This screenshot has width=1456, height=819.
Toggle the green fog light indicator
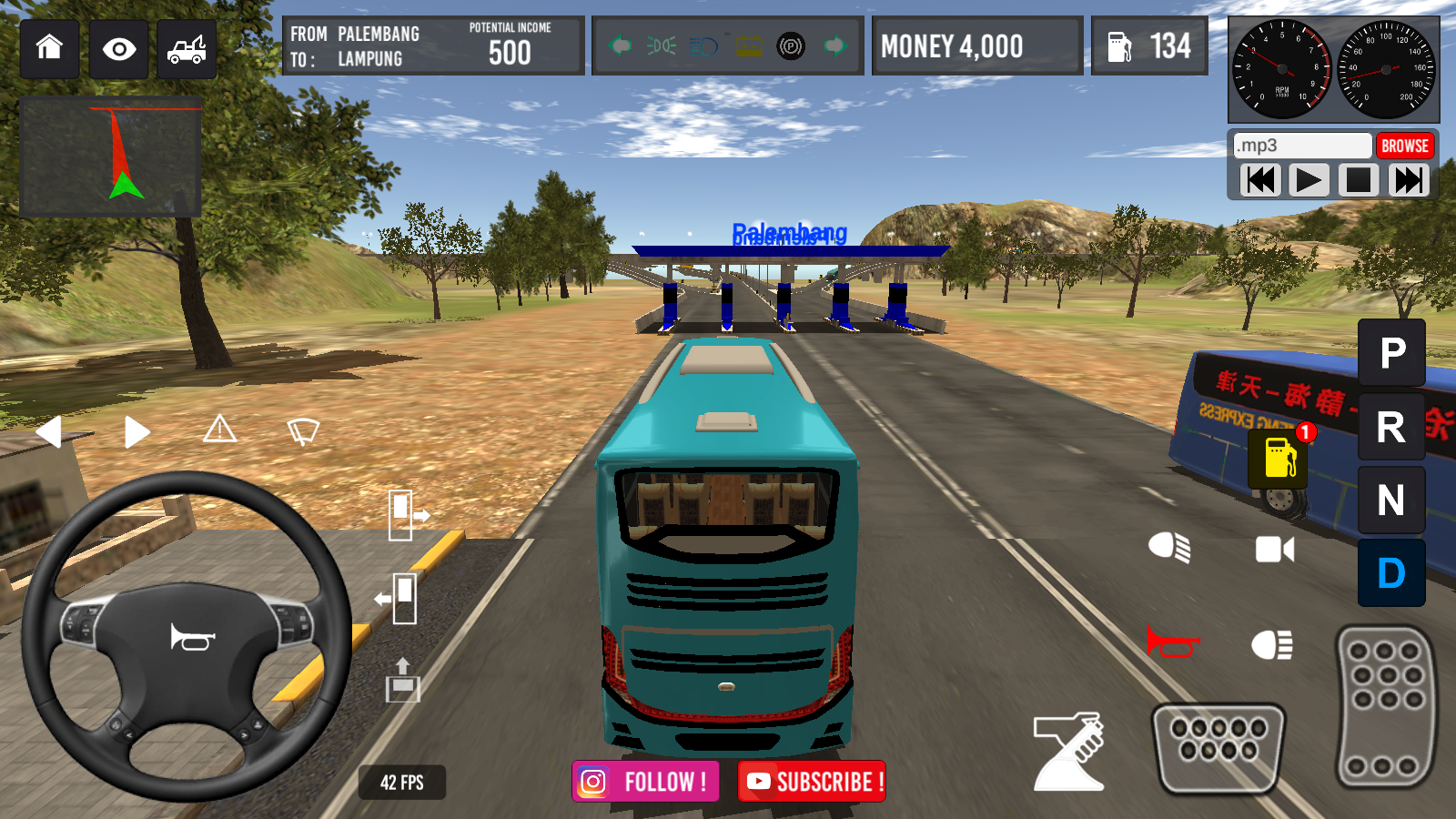(662, 45)
